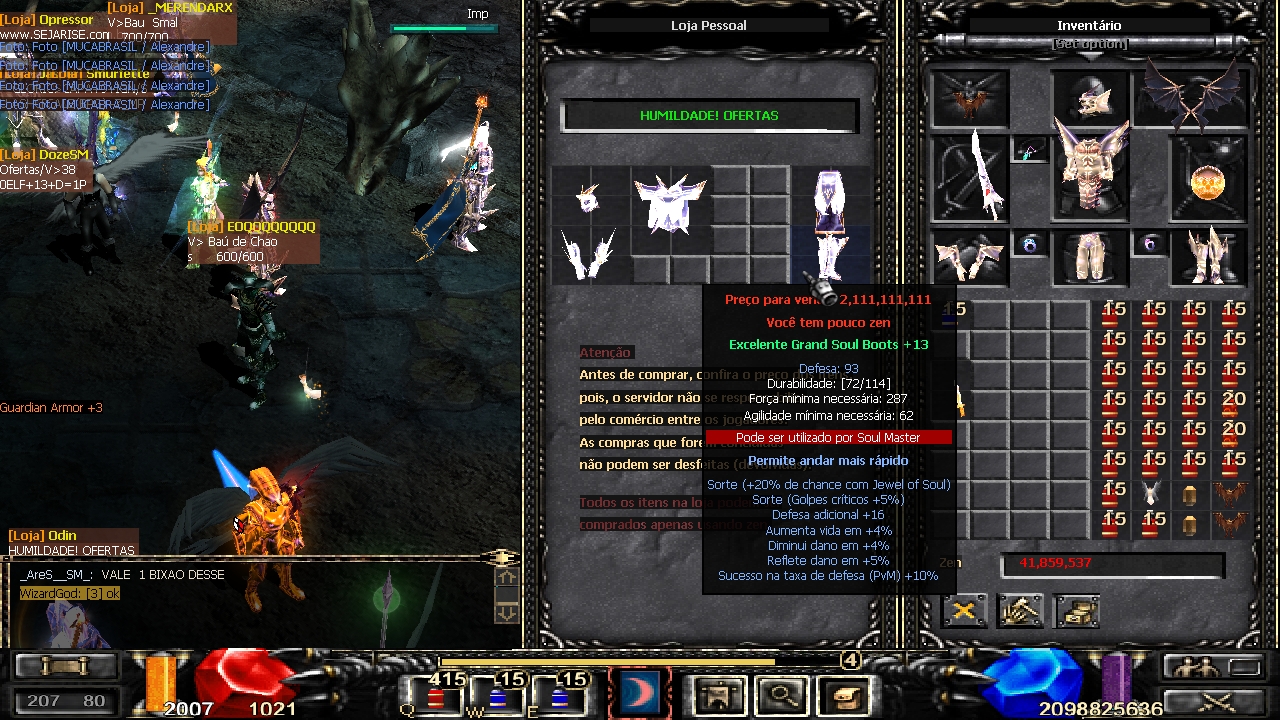Choose the Grand Soul gloves for sale
This screenshot has height=720, width=1280.
click(x=588, y=255)
